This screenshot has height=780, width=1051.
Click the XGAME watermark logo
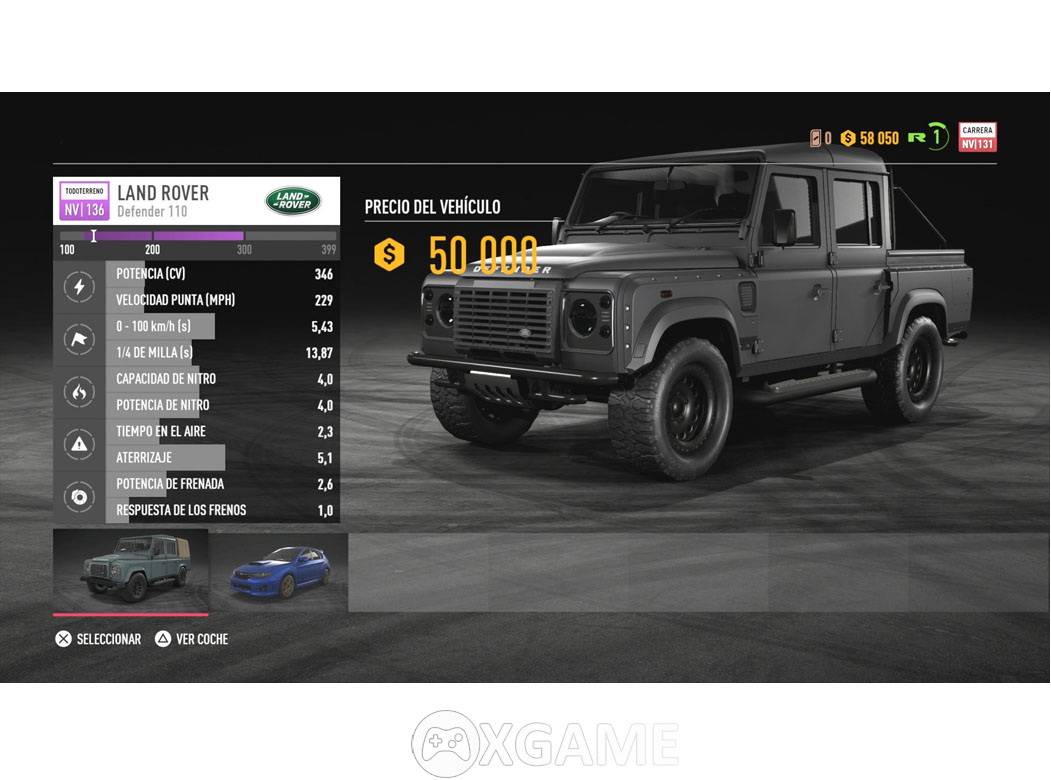coord(545,745)
